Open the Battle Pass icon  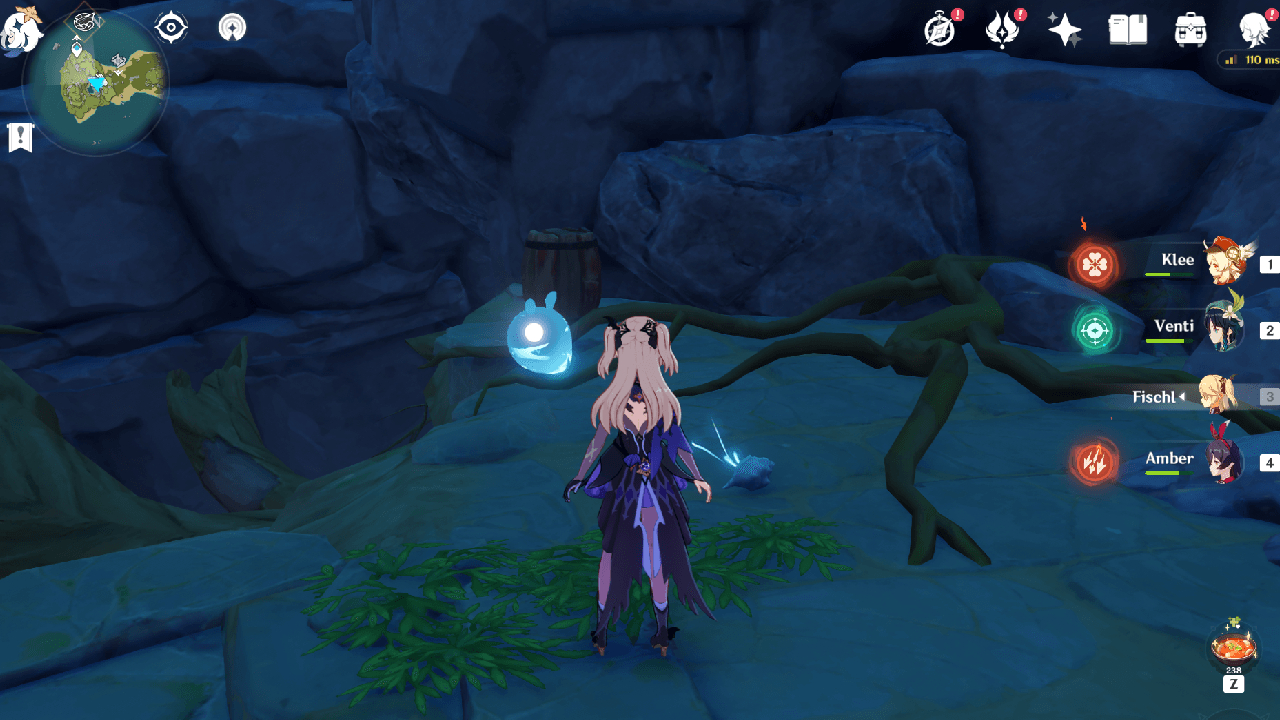point(1001,30)
